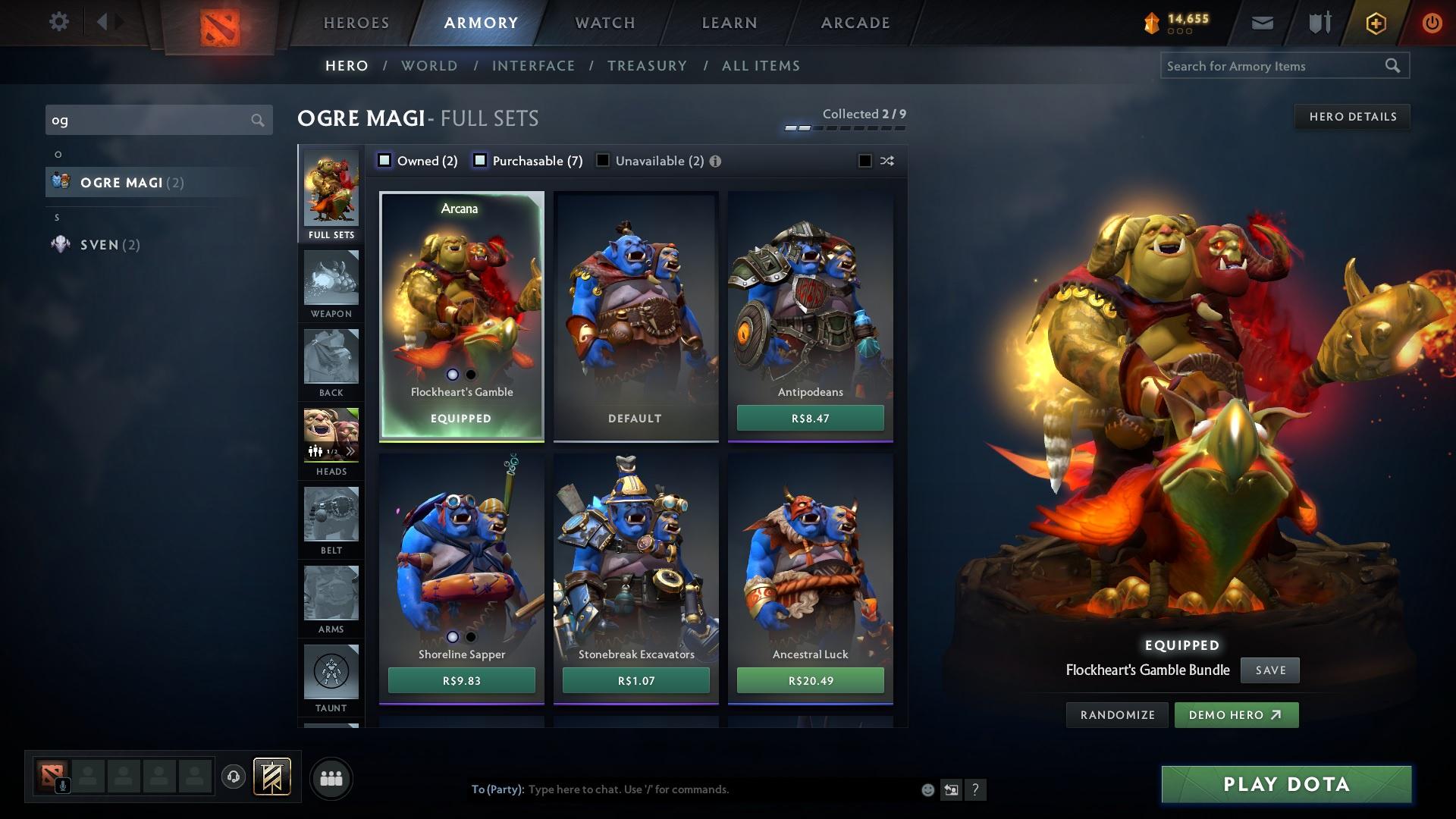Viewport: 1456px width, 819px height.
Task: Click the power button to exit
Action: [1432, 22]
